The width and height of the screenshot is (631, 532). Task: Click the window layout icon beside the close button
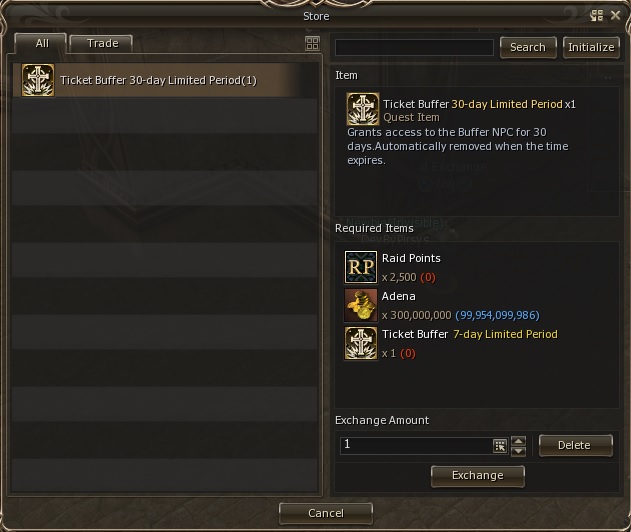pyautogui.click(x=597, y=16)
